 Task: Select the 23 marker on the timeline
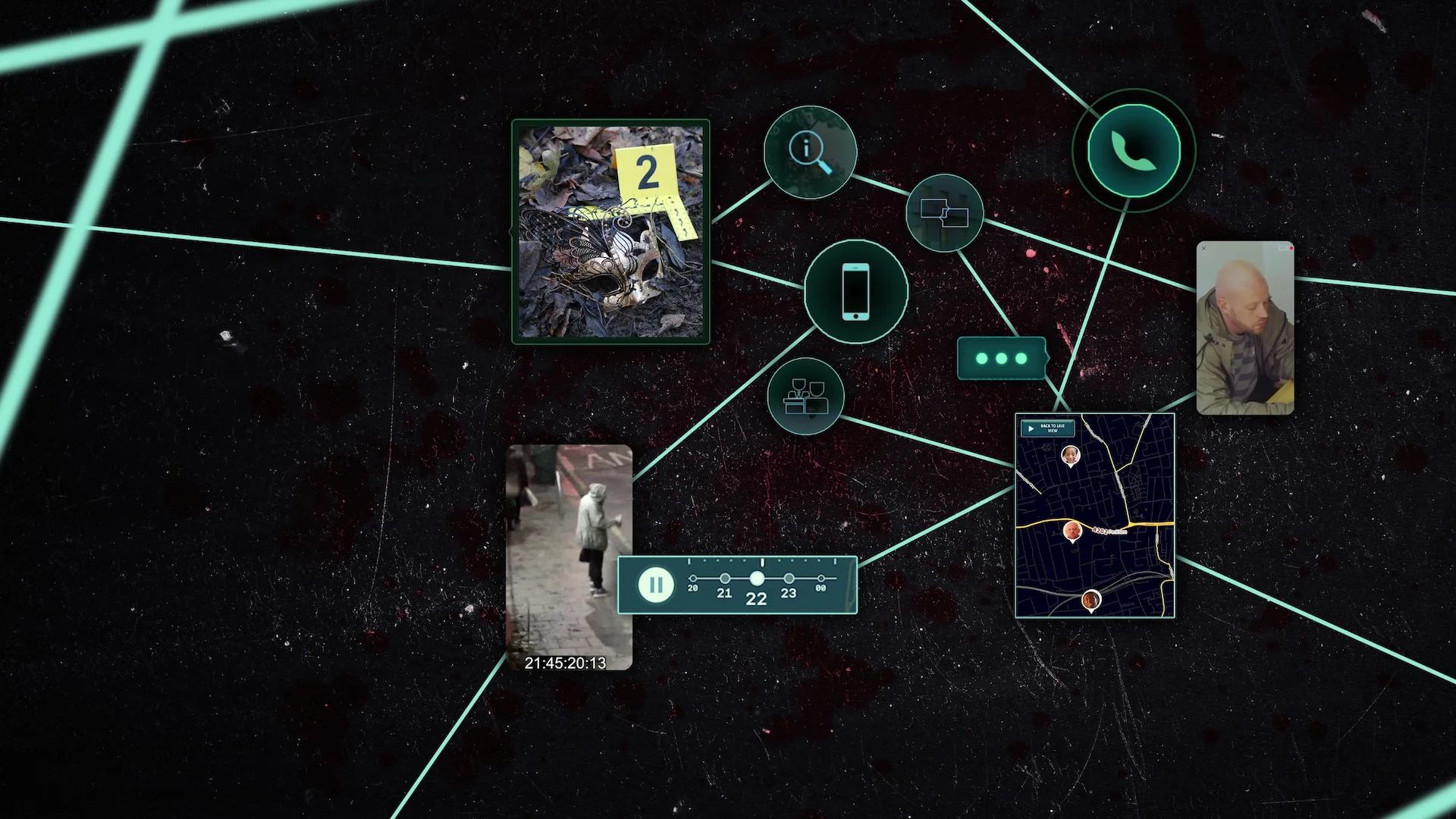pos(789,579)
